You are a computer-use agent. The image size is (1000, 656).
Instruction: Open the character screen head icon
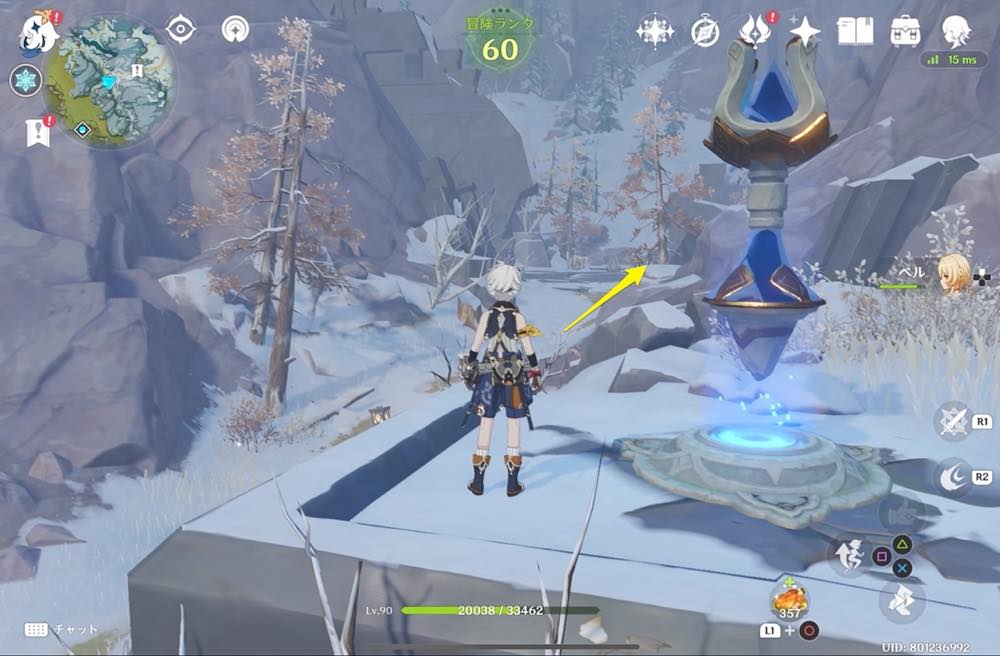click(x=958, y=32)
